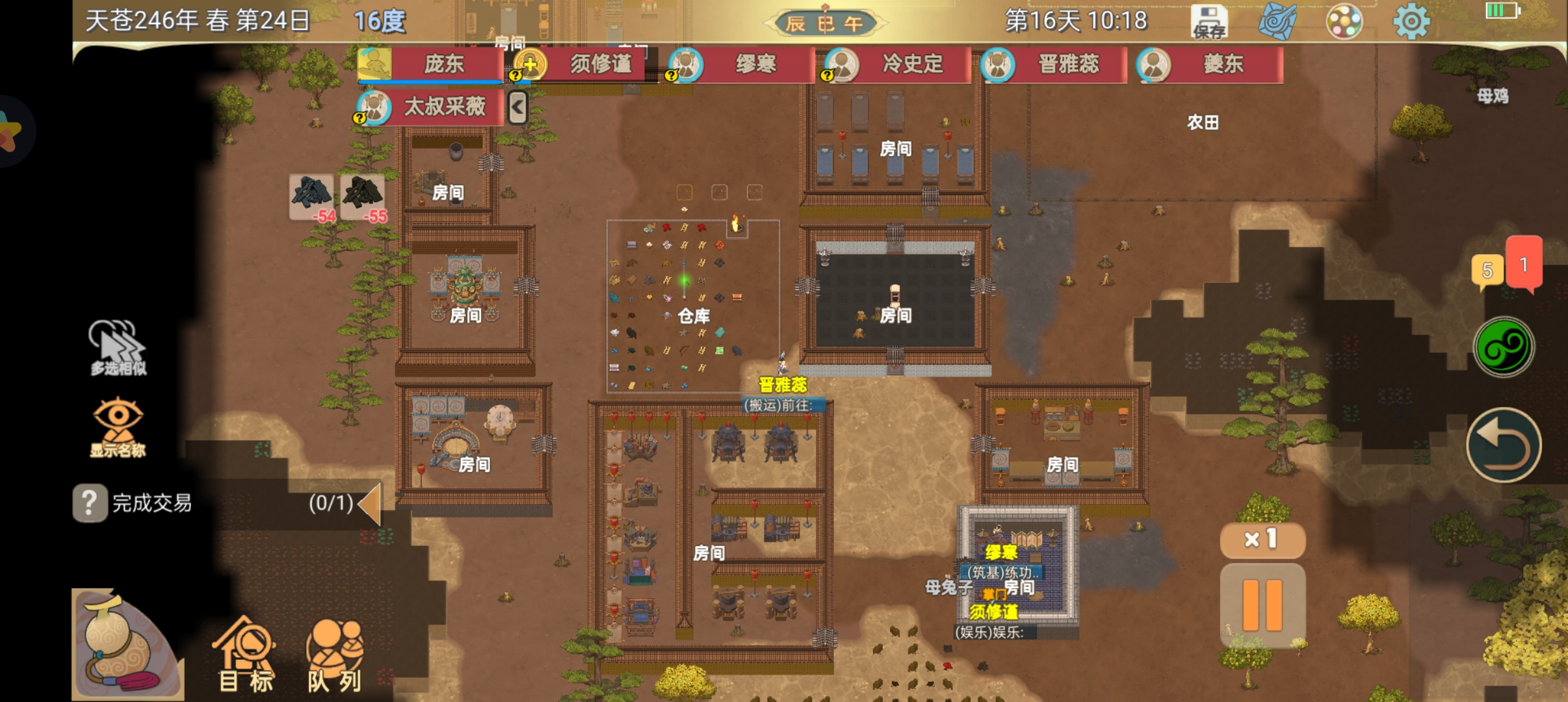Open the settings gear menu
This screenshot has height=702, width=1568.
point(1411,22)
